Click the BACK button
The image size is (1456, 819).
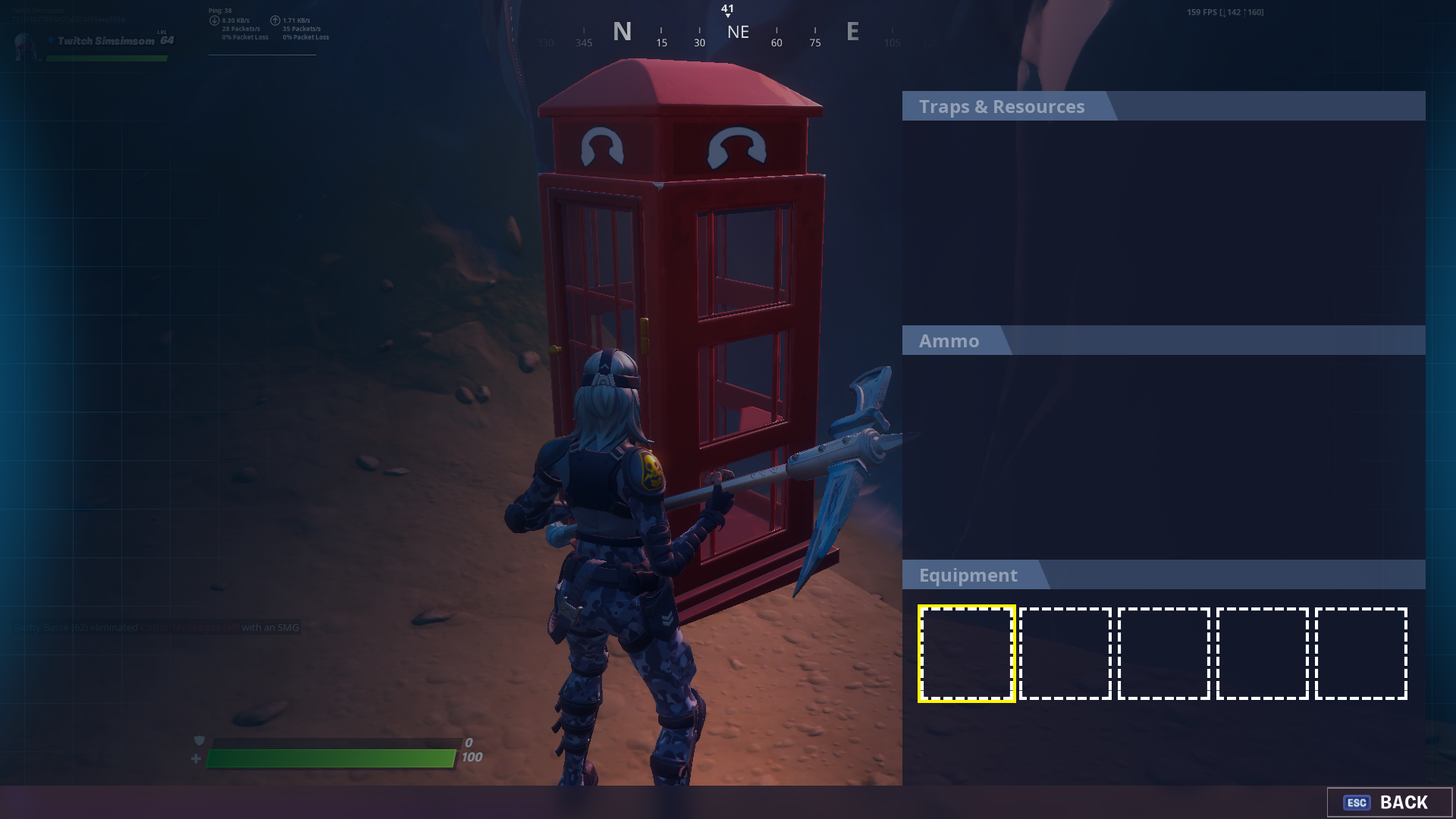coord(1389,802)
